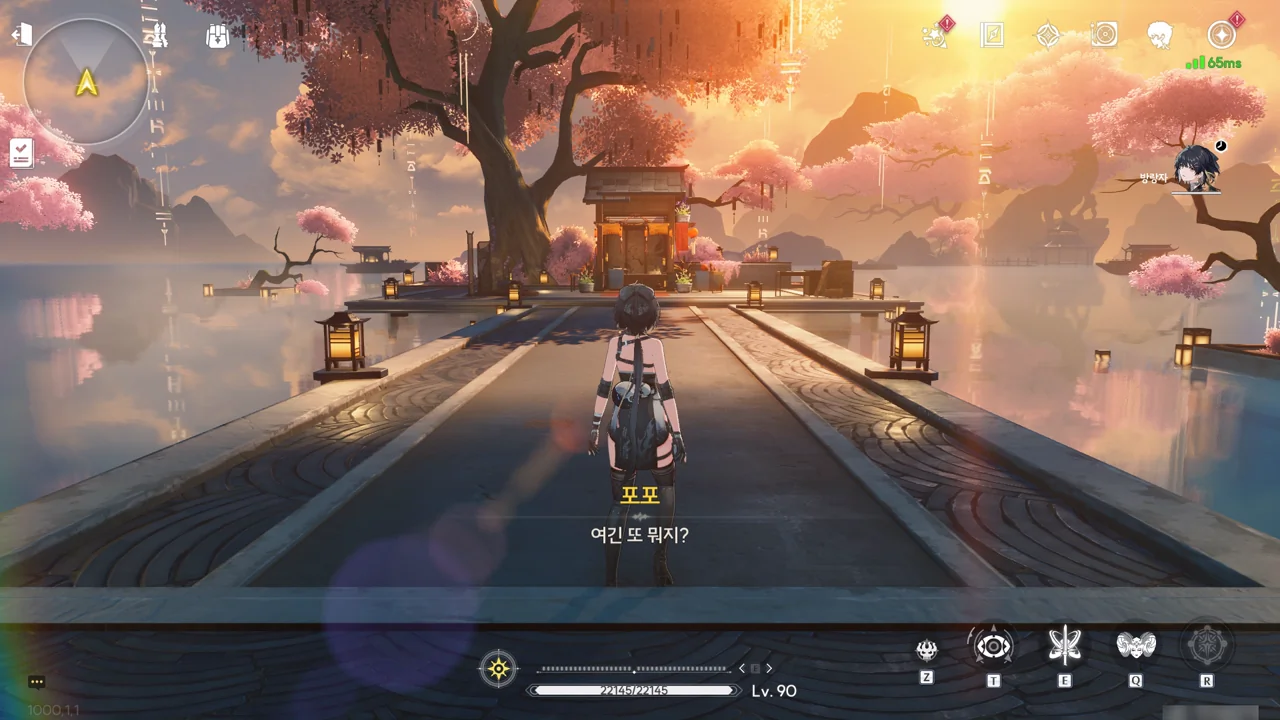1280x720 pixels.
Task: Open the chat bubble icon
Action: point(37,682)
